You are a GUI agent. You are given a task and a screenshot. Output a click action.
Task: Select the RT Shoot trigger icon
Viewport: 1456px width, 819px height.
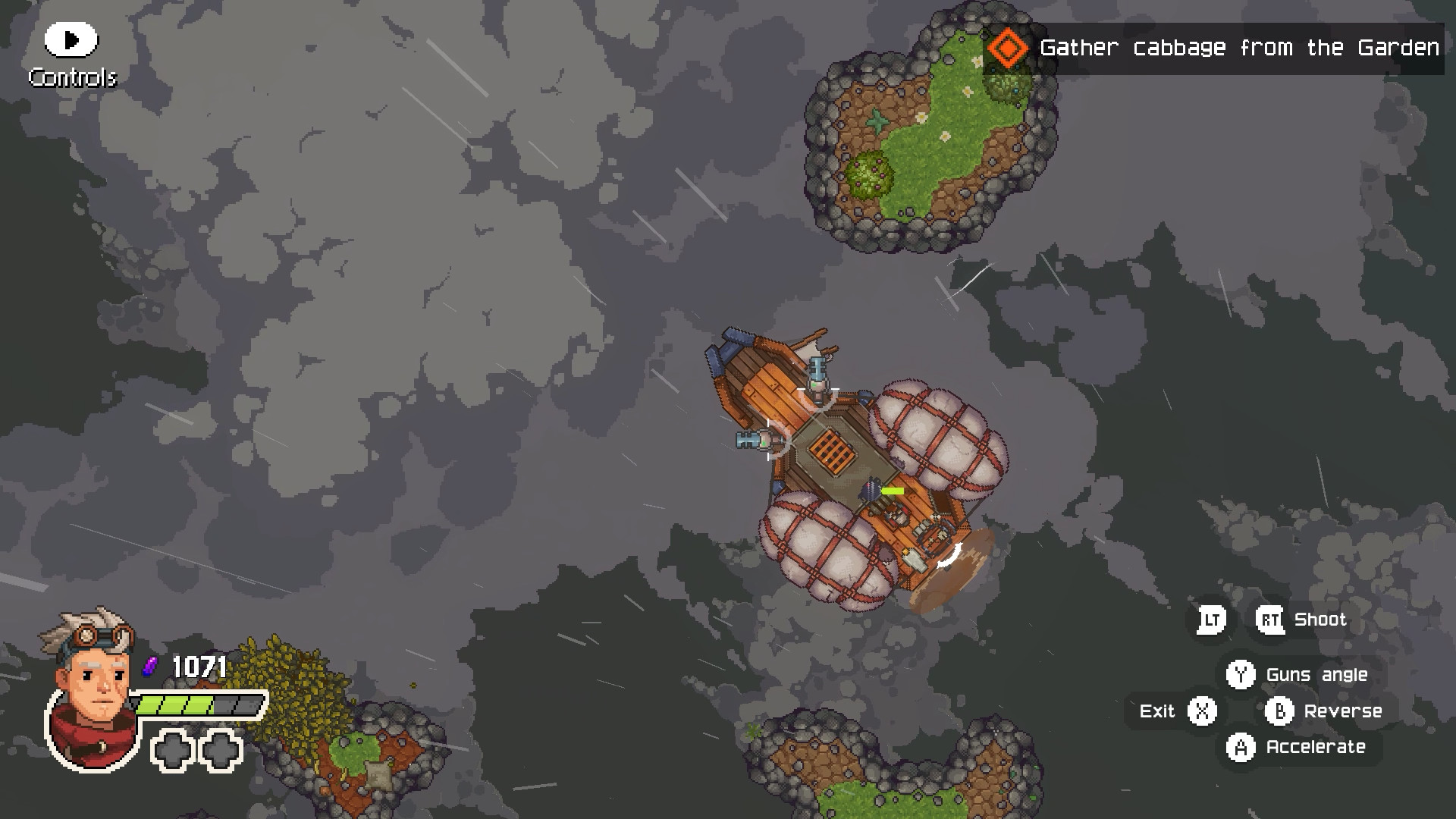click(x=1270, y=619)
